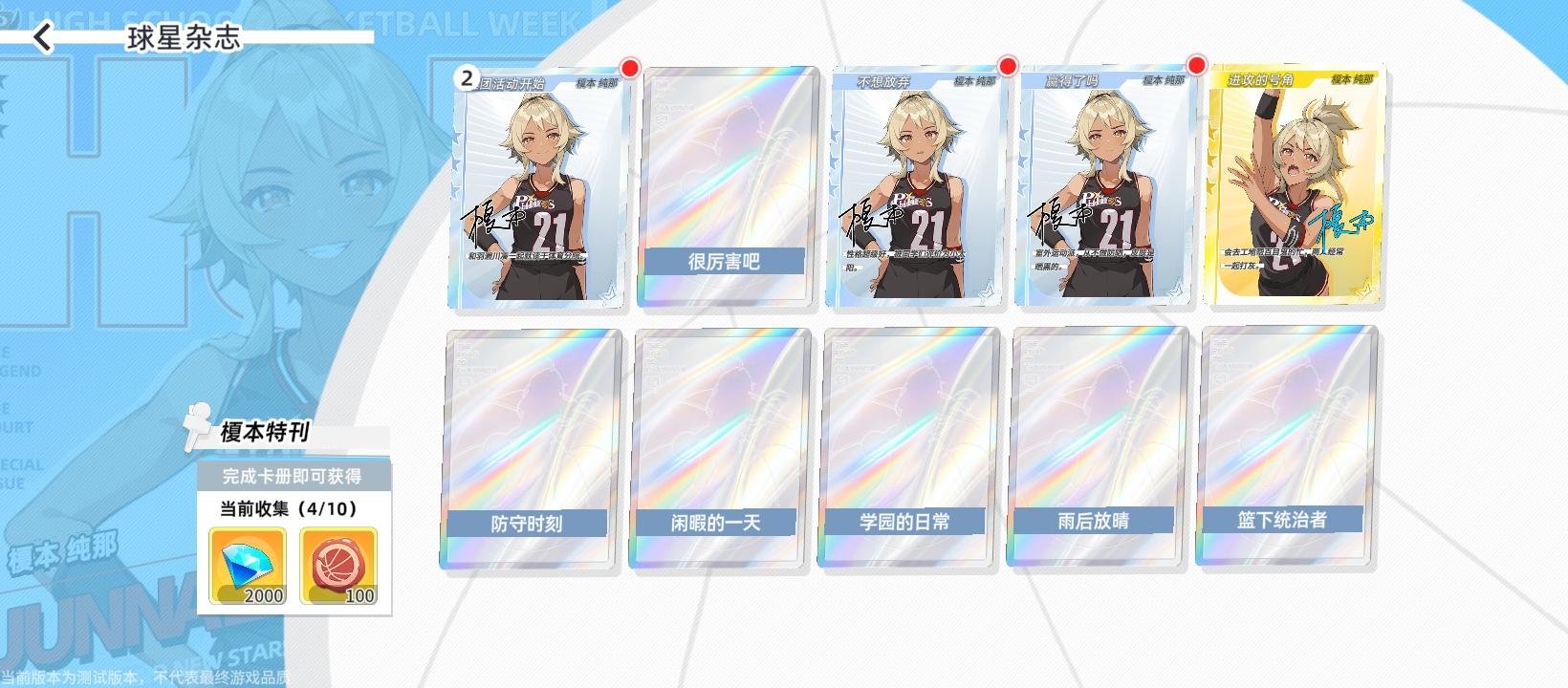Image resolution: width=1568 pixels, height=688 pixels.
Task: Tap the unrevealed 很厉害吧 card
Action: (x=725, y=186)
